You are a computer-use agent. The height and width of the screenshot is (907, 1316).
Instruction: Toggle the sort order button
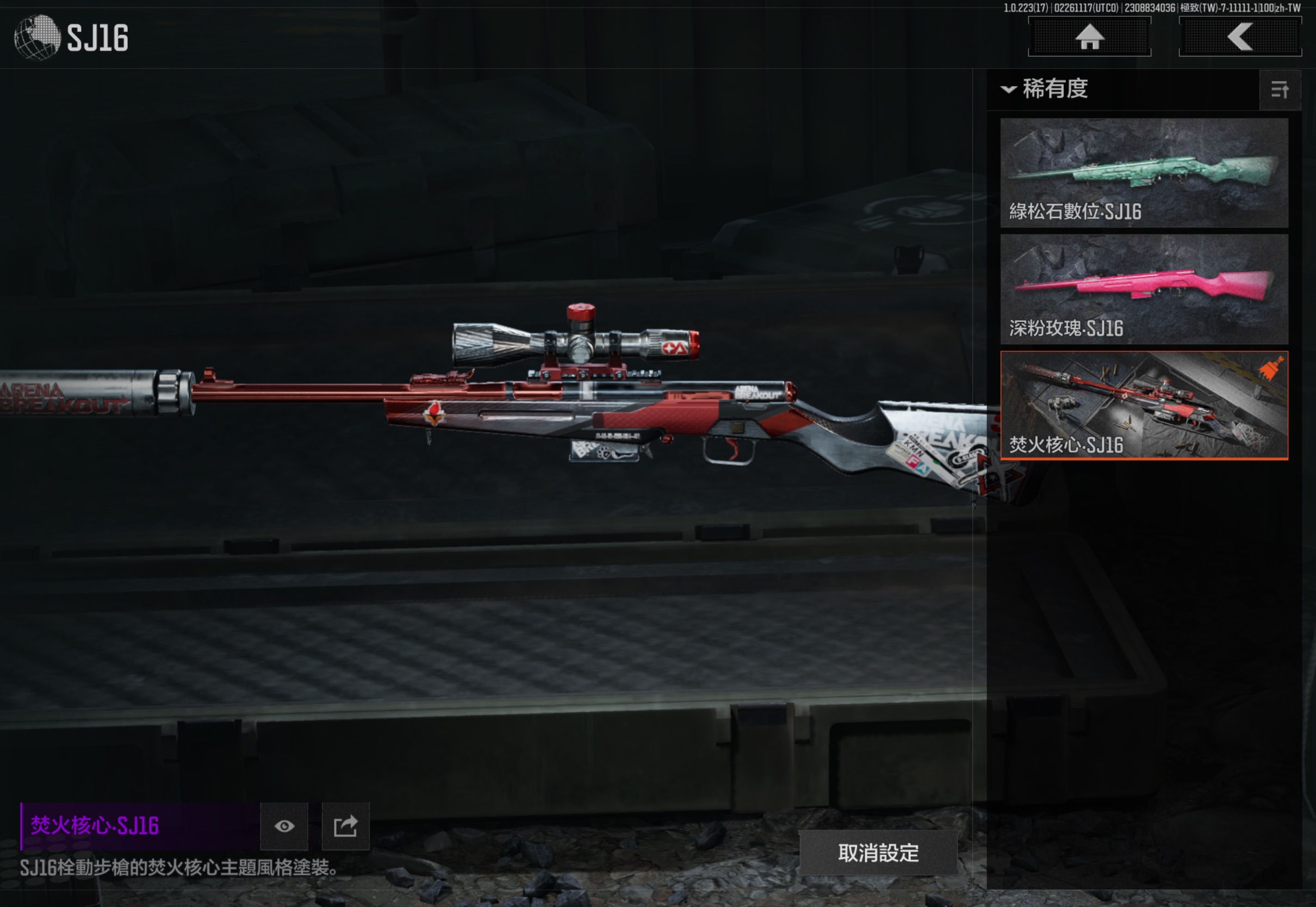(1280, 90)
